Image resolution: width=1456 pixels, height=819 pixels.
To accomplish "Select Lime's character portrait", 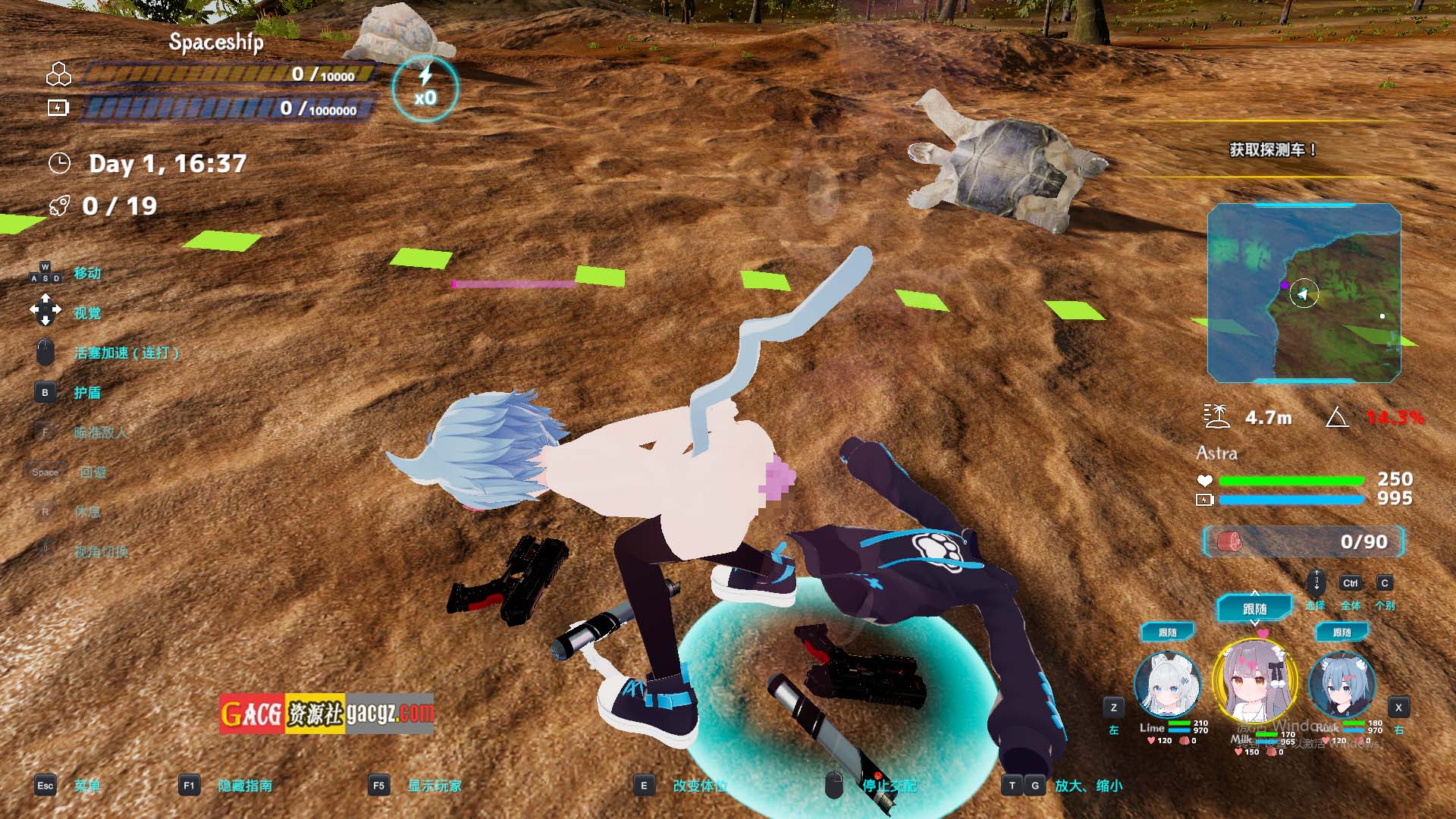I will point(1167,685).
